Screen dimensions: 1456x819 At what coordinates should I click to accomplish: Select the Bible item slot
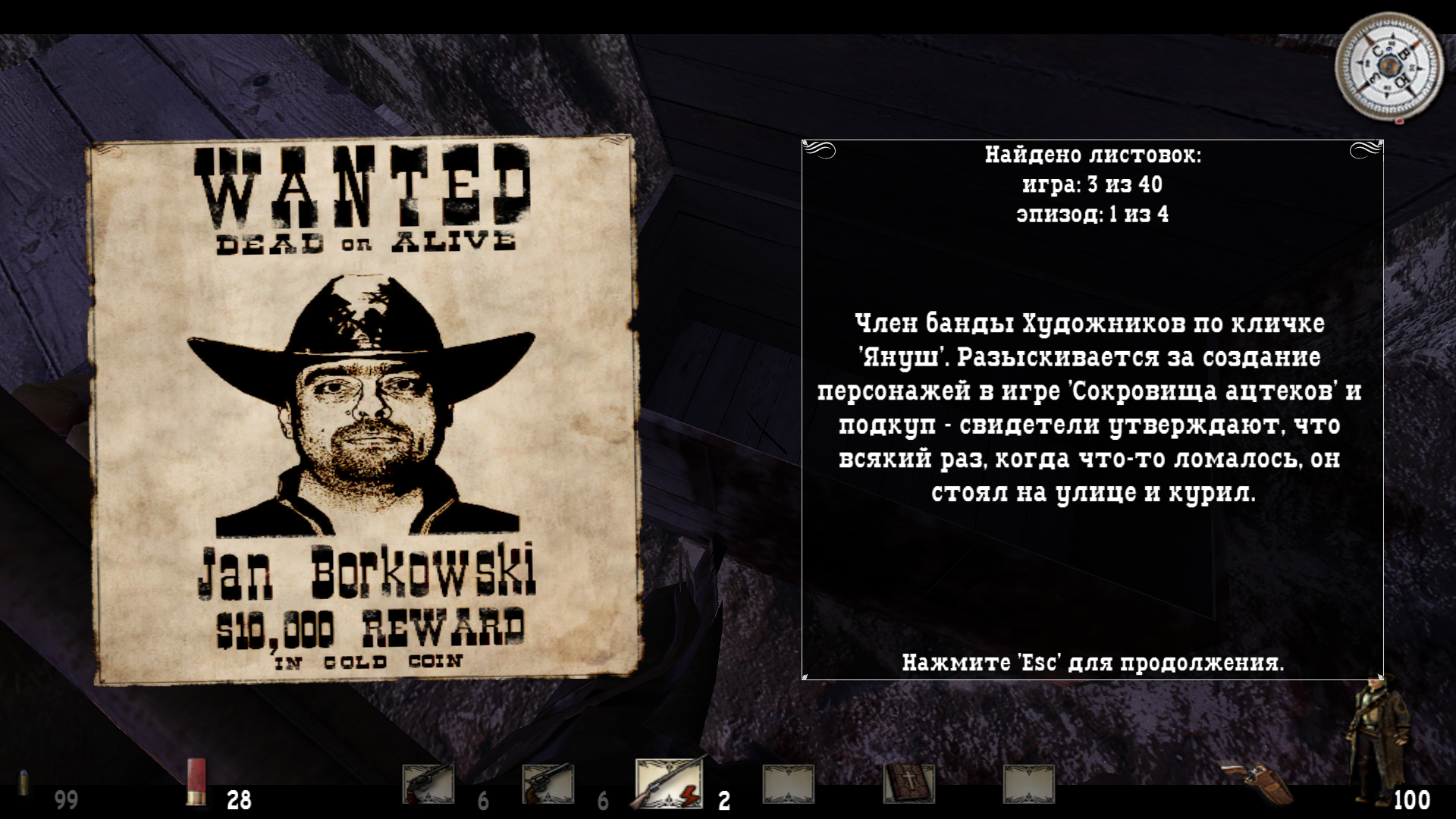pos(908,783)
